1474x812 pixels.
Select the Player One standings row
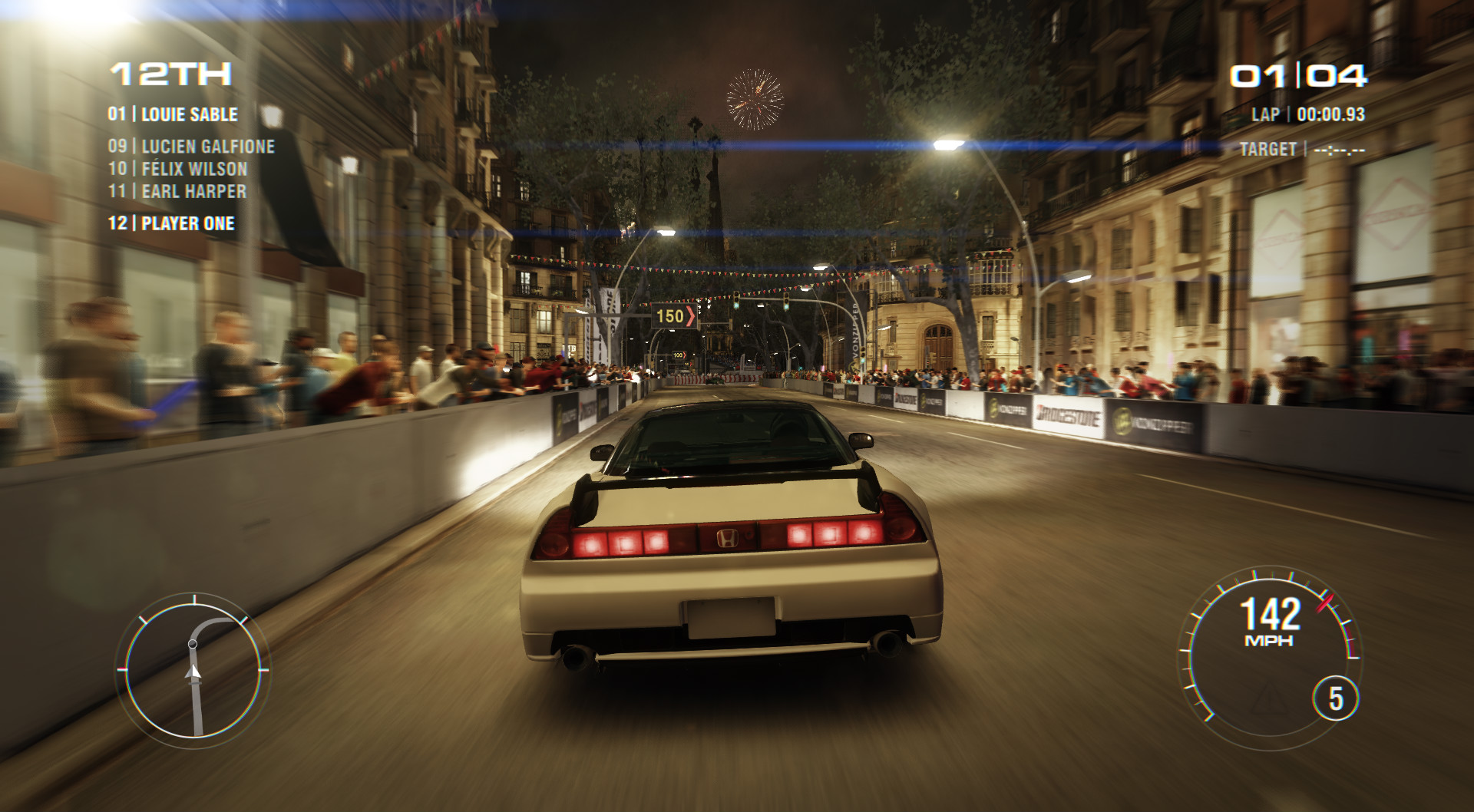[x=171, y=223]
